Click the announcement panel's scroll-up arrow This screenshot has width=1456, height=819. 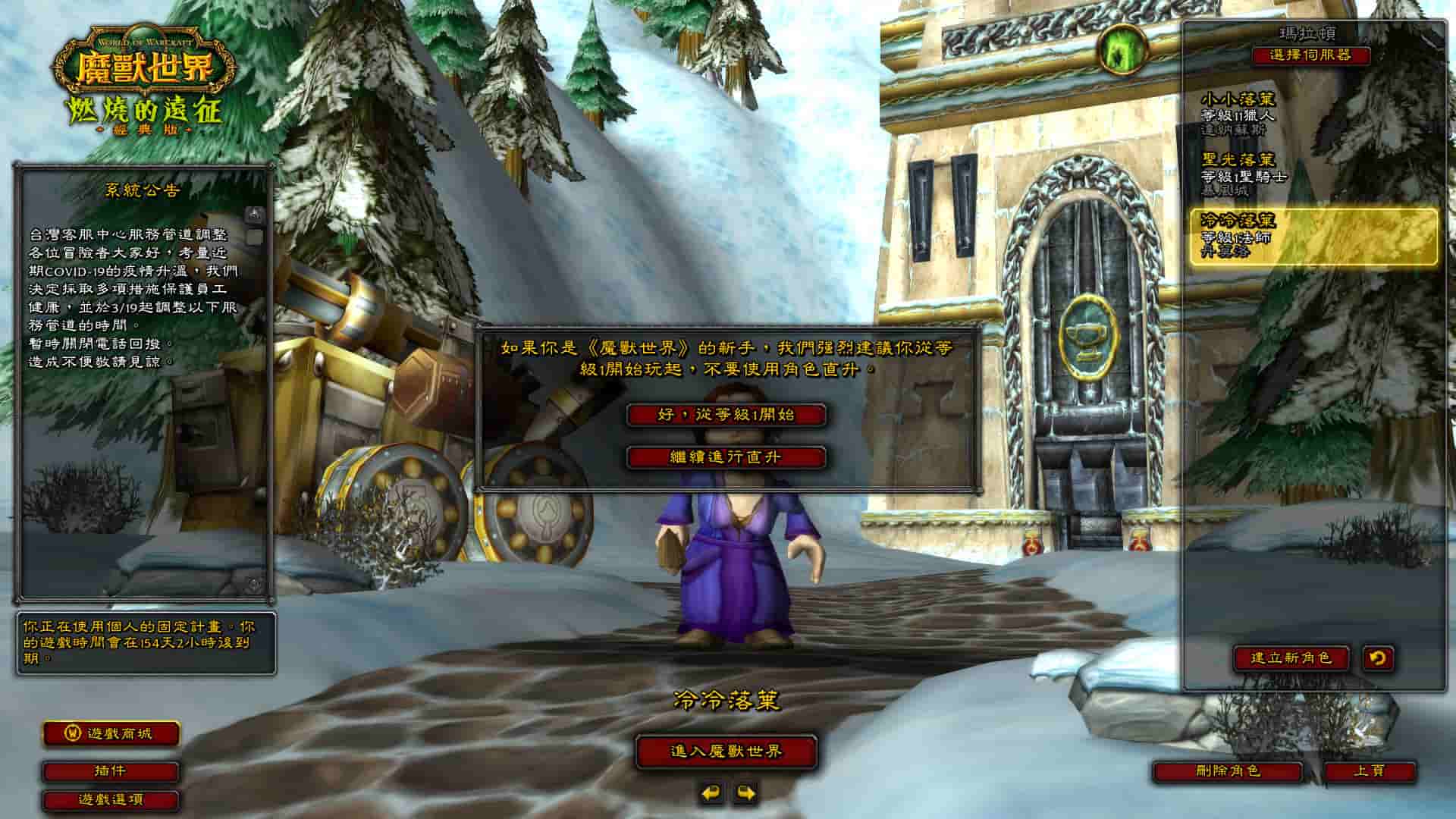(255, 215)
